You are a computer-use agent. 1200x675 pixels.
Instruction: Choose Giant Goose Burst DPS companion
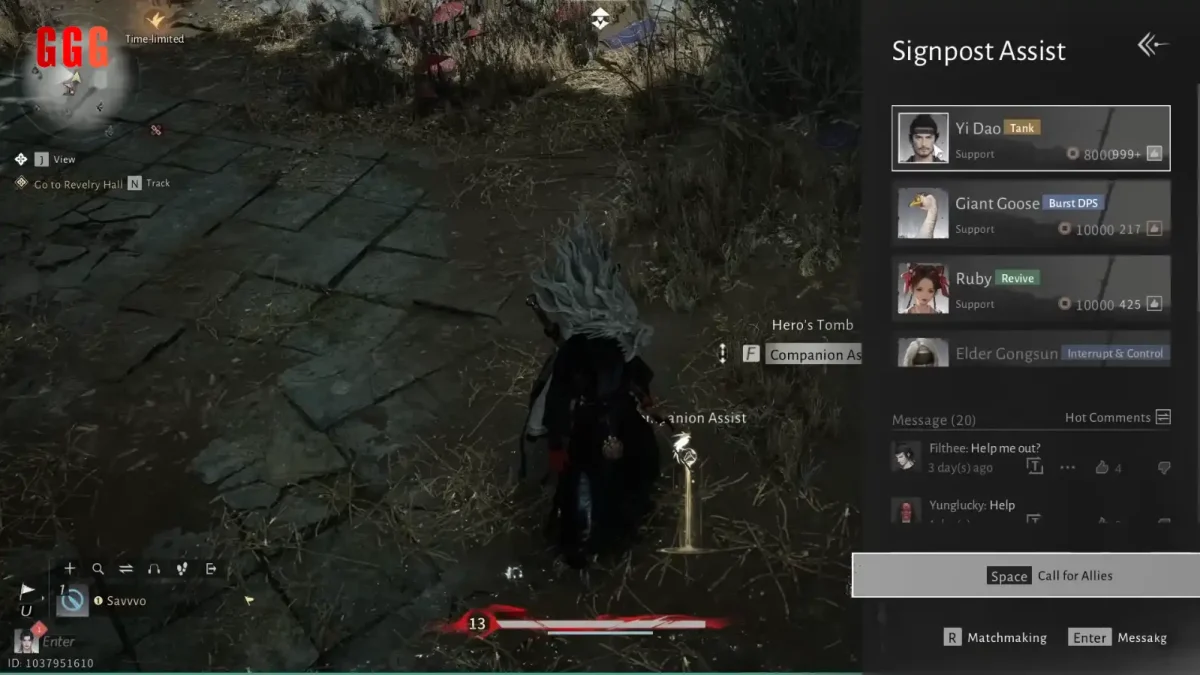pyautogui.click(x=1030, y=213)
